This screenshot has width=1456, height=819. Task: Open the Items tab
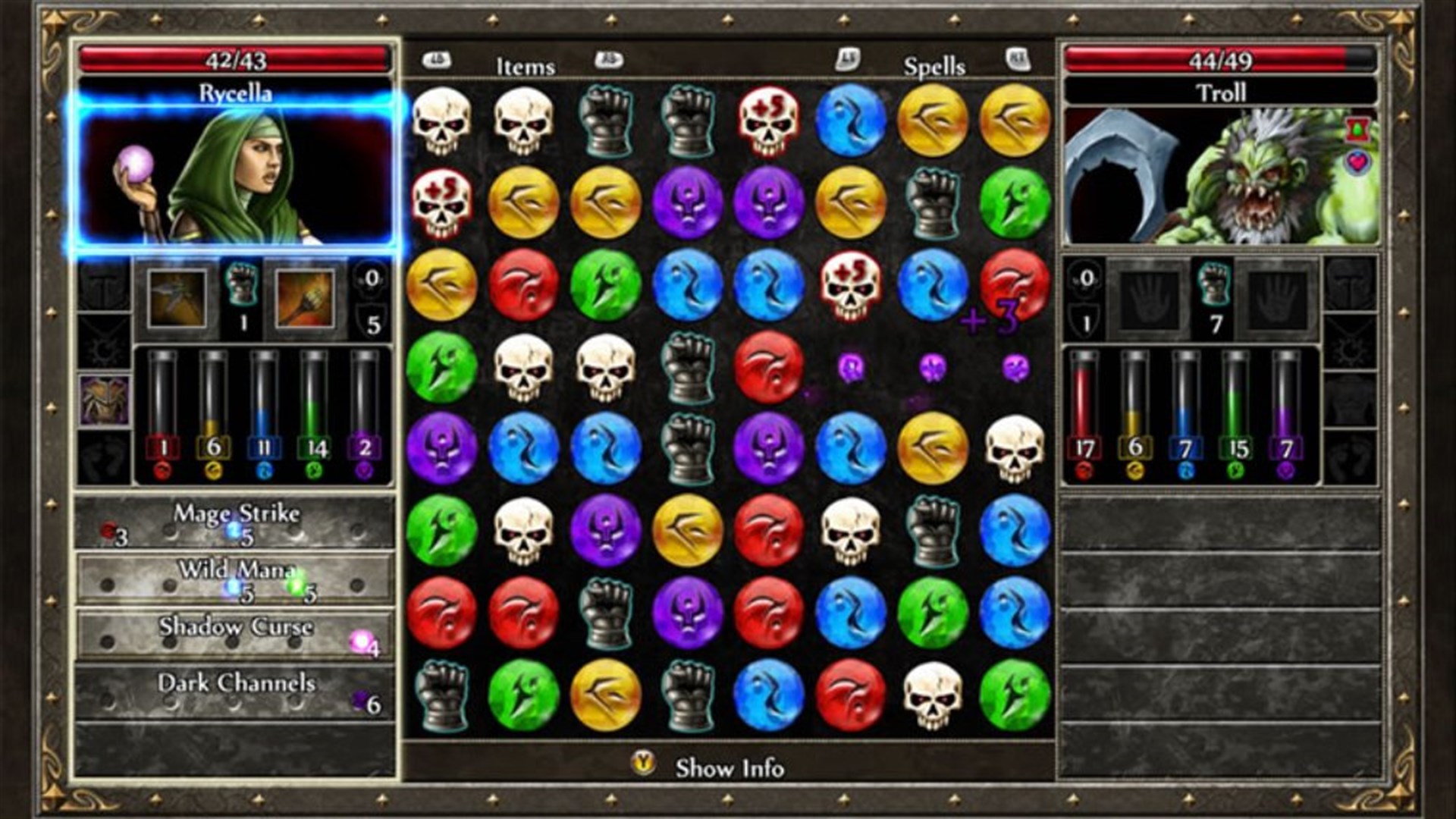526,67
